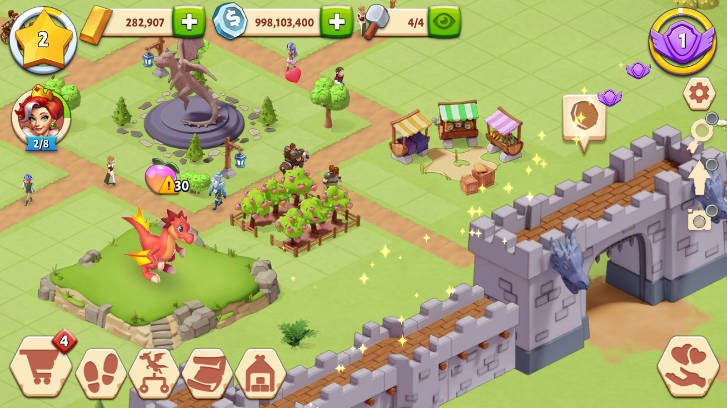Open the level 2 star badge
This screenshot has height=408, width=727.
click(42, 39)
